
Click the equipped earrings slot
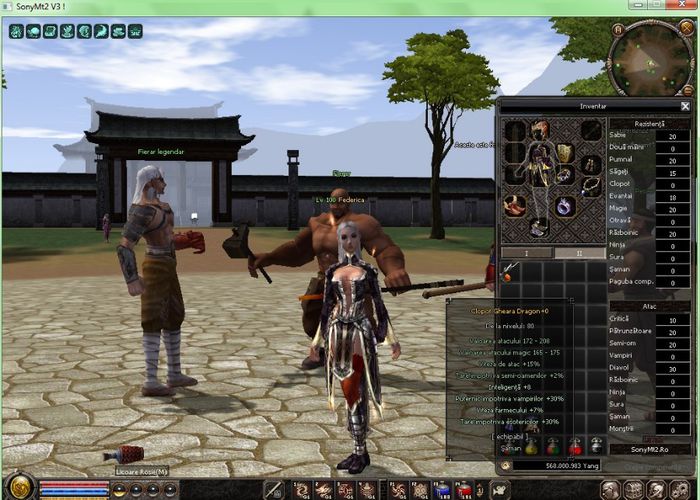click(591, 163)
